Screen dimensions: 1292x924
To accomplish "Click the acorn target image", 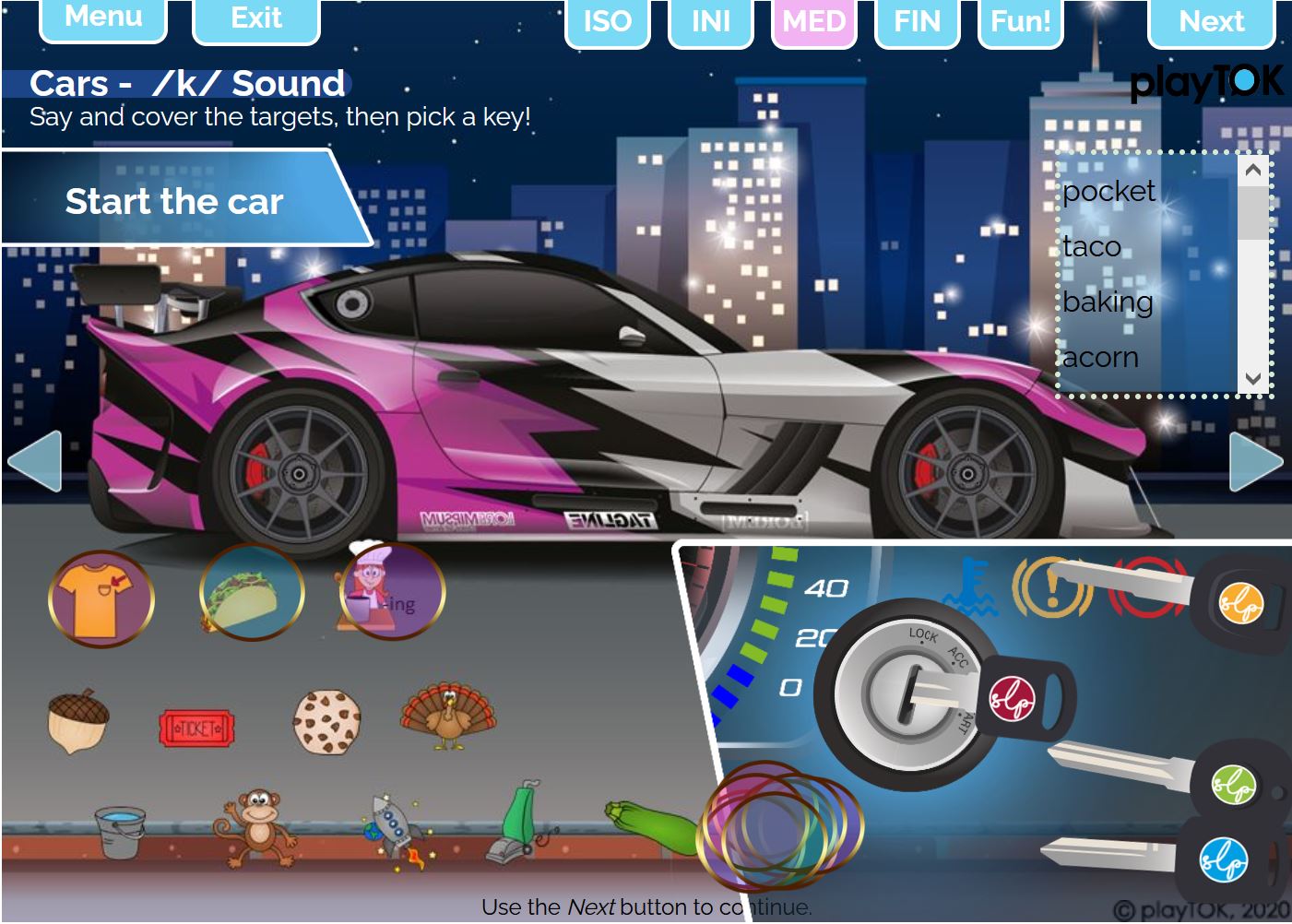I will pyautogui.click(x=81, y=722).
